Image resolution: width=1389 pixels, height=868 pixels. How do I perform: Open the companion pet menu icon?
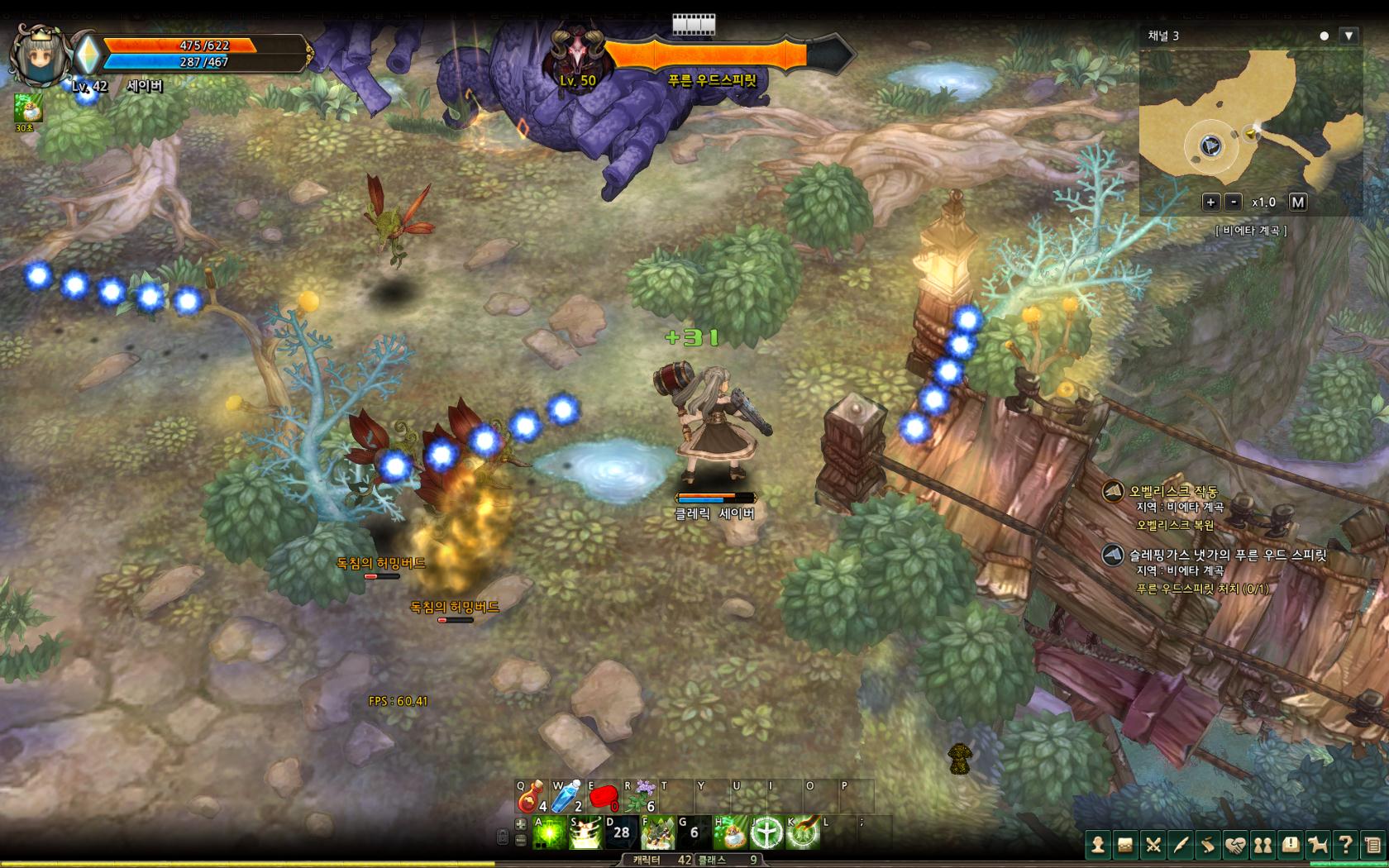(x=1318, y=845)
